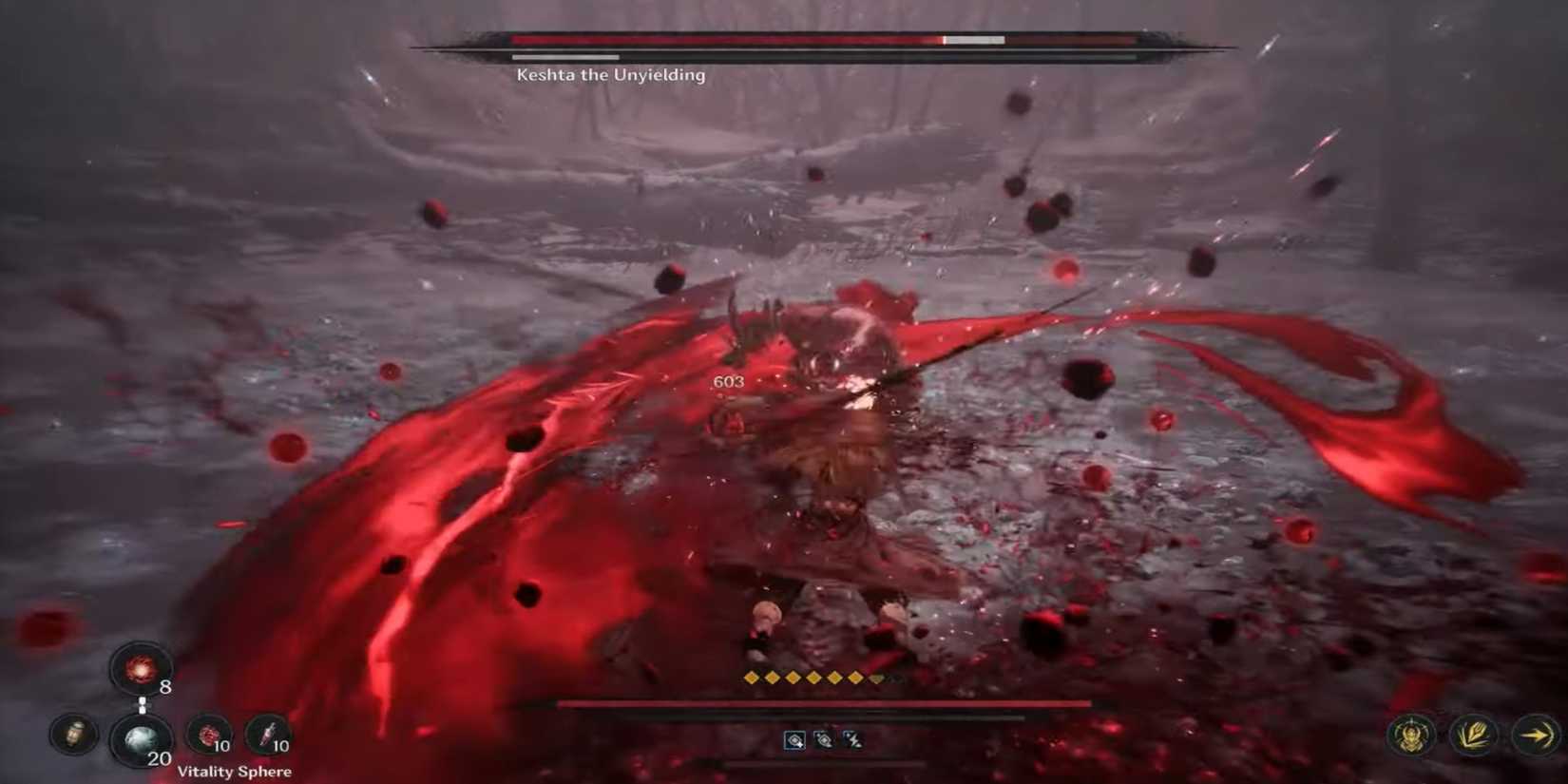
Task: Click the middle wing skill icon
Action: 823,740
